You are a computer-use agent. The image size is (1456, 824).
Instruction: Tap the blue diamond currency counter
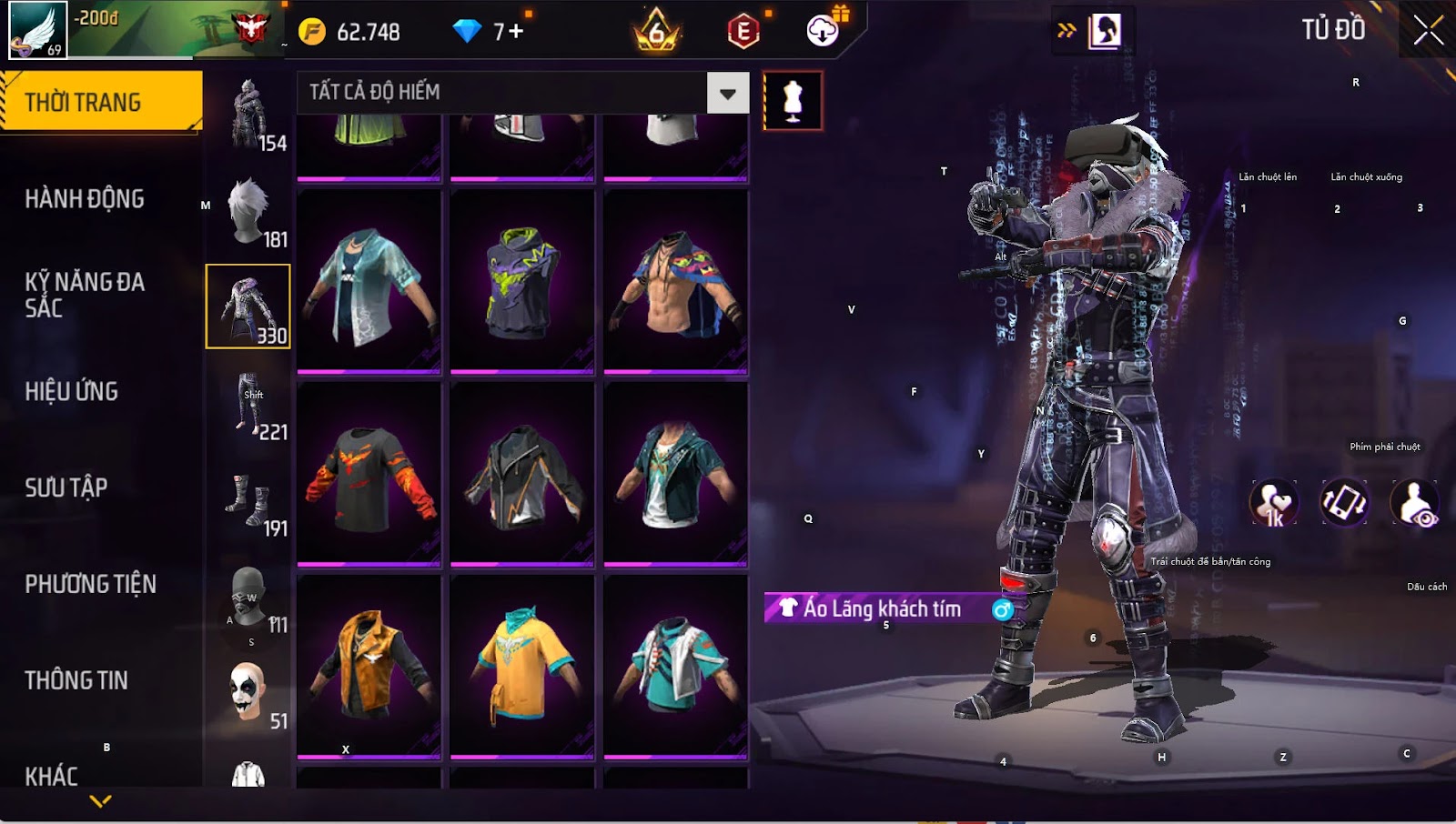coord(490,32)
